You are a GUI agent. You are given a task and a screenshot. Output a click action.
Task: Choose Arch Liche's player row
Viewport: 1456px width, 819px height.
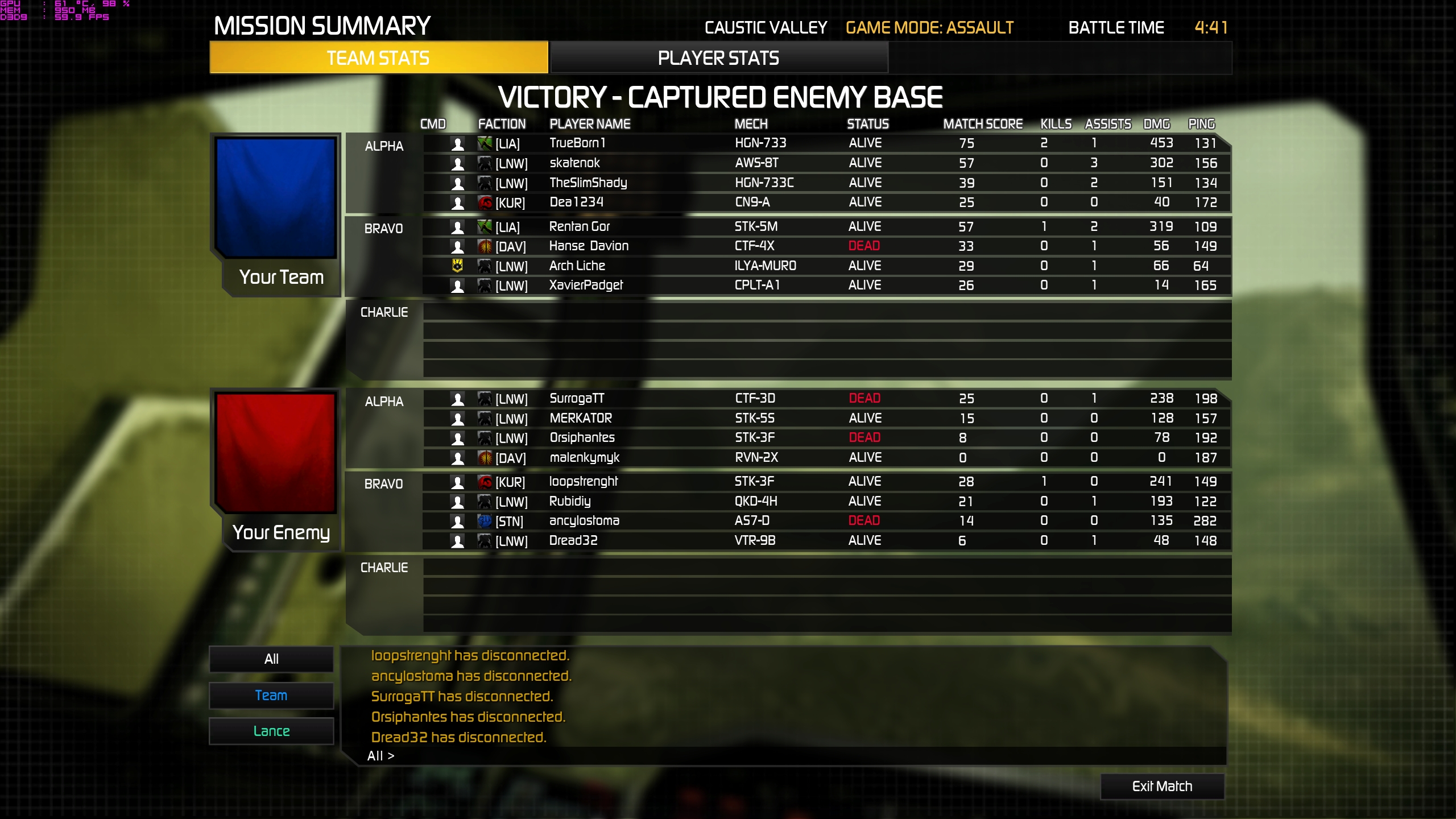tap(577, 266)
